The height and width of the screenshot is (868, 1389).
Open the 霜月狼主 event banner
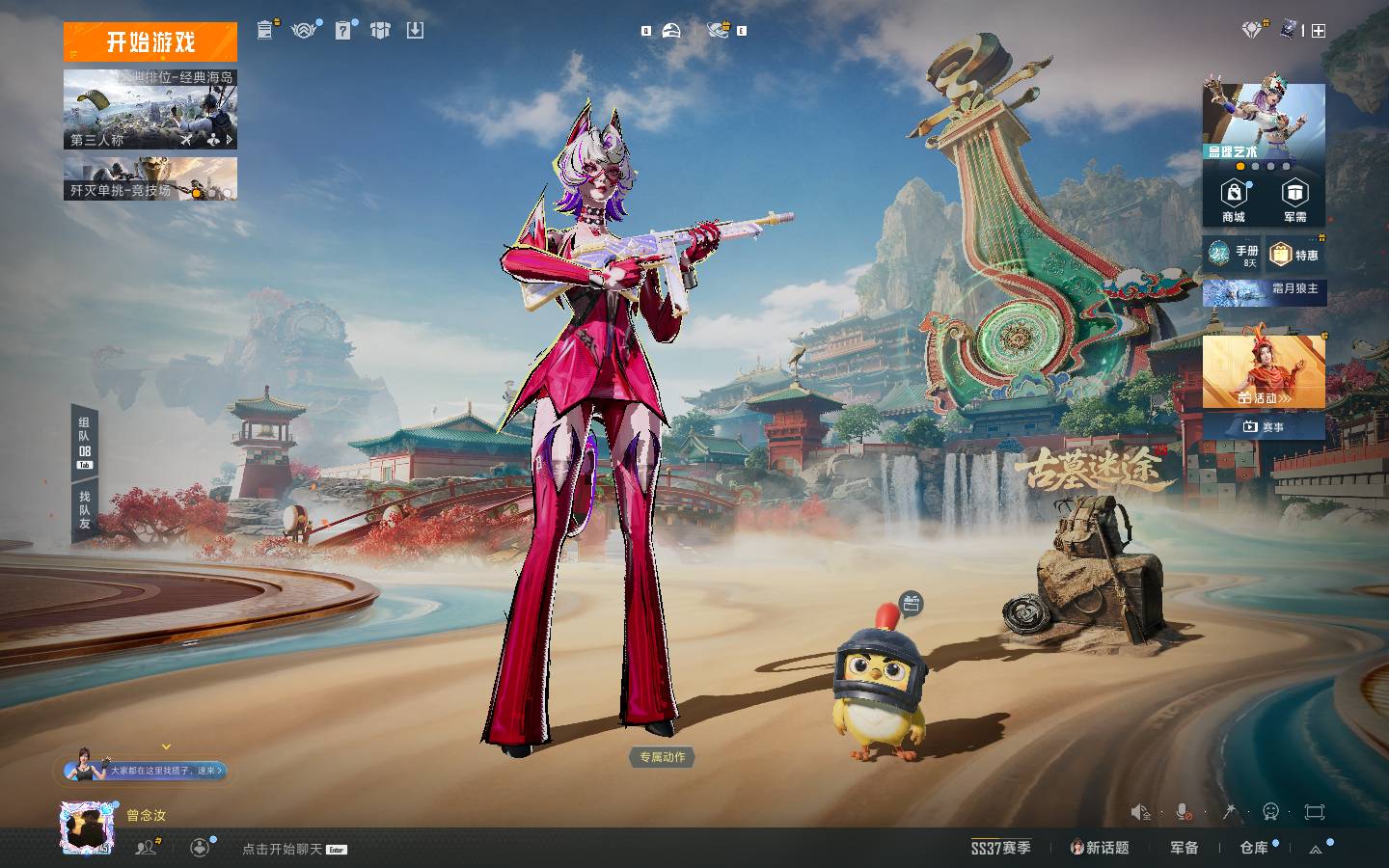click(1264, 290)
